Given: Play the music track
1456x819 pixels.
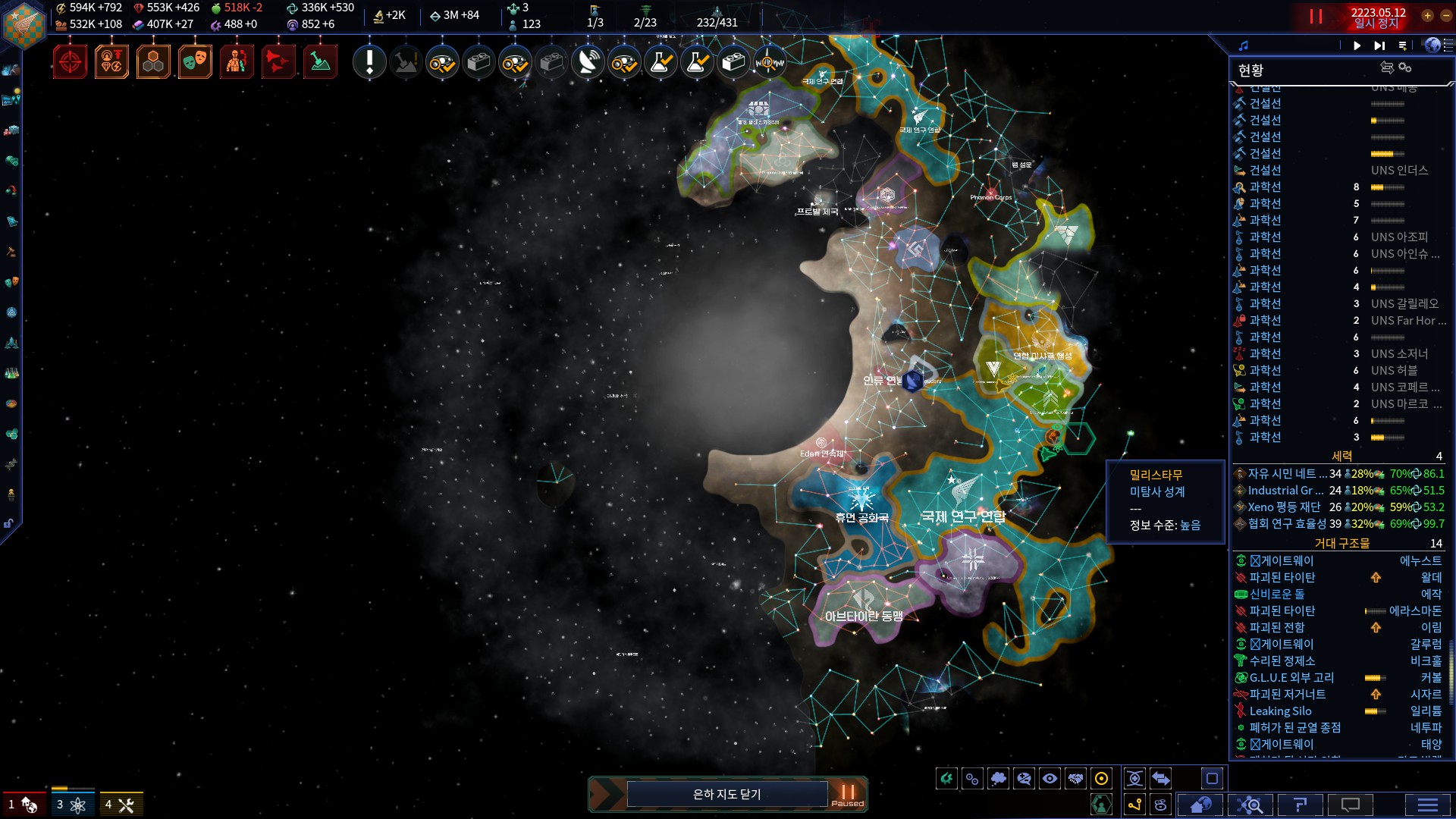Looking at the screenshot, I should tap(1357, 45).
